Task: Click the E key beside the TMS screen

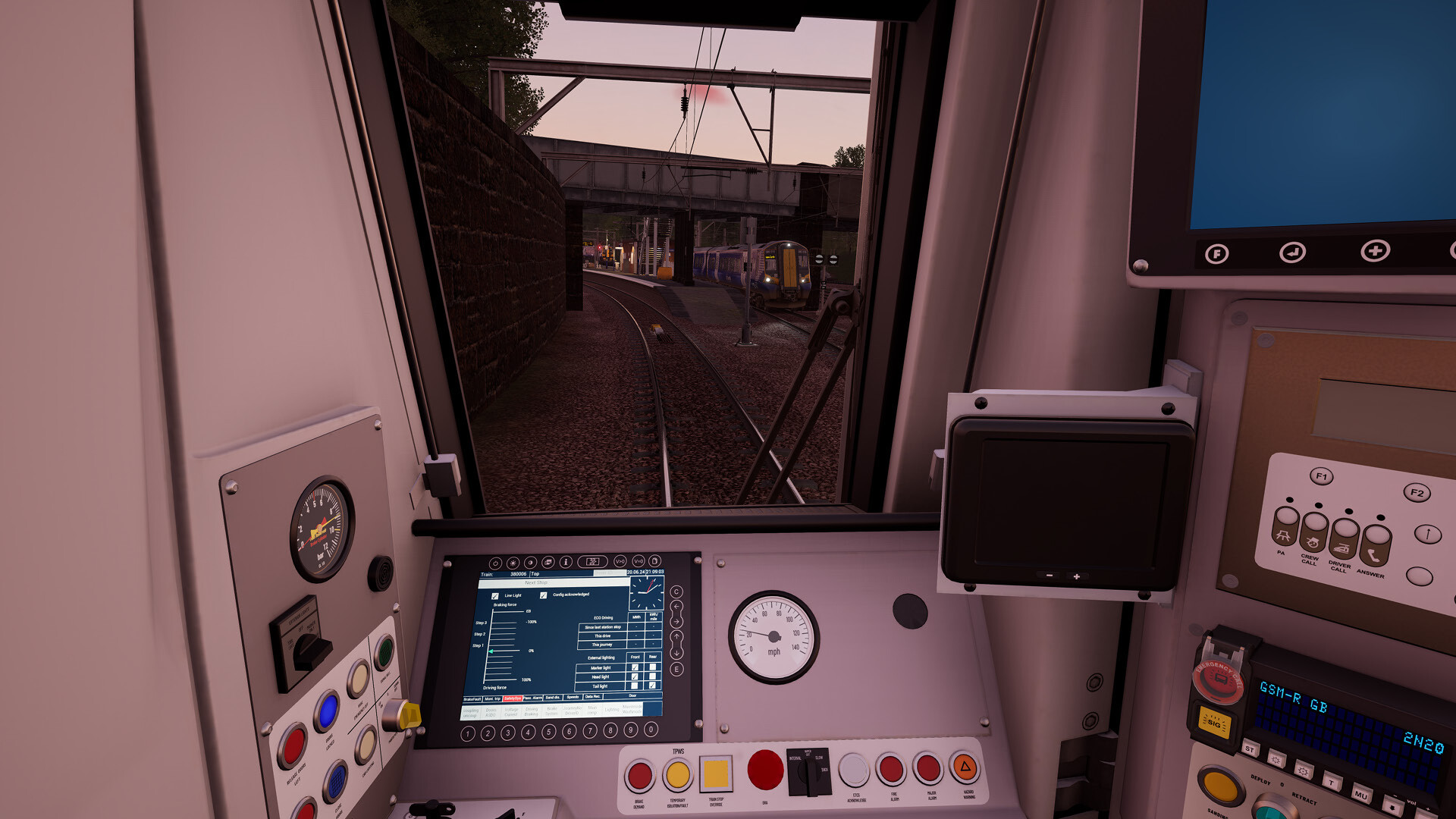Action: point(677,669)
